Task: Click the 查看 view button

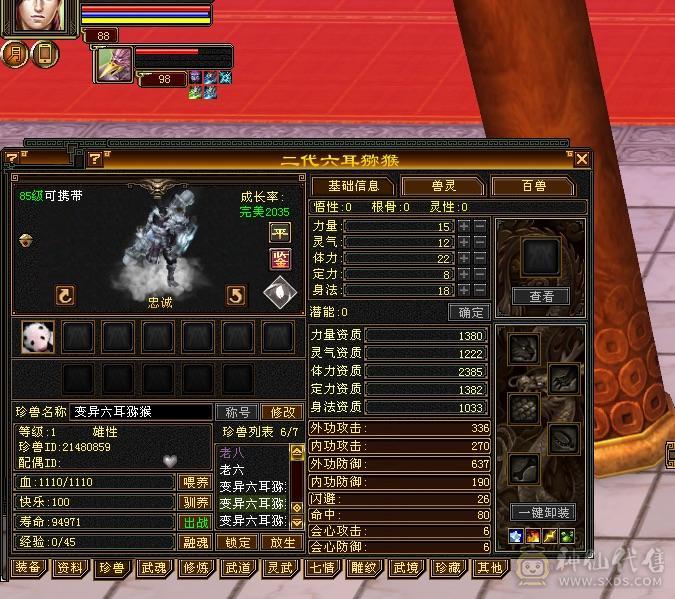Action: pyautogui.click(x=541, y=296)
